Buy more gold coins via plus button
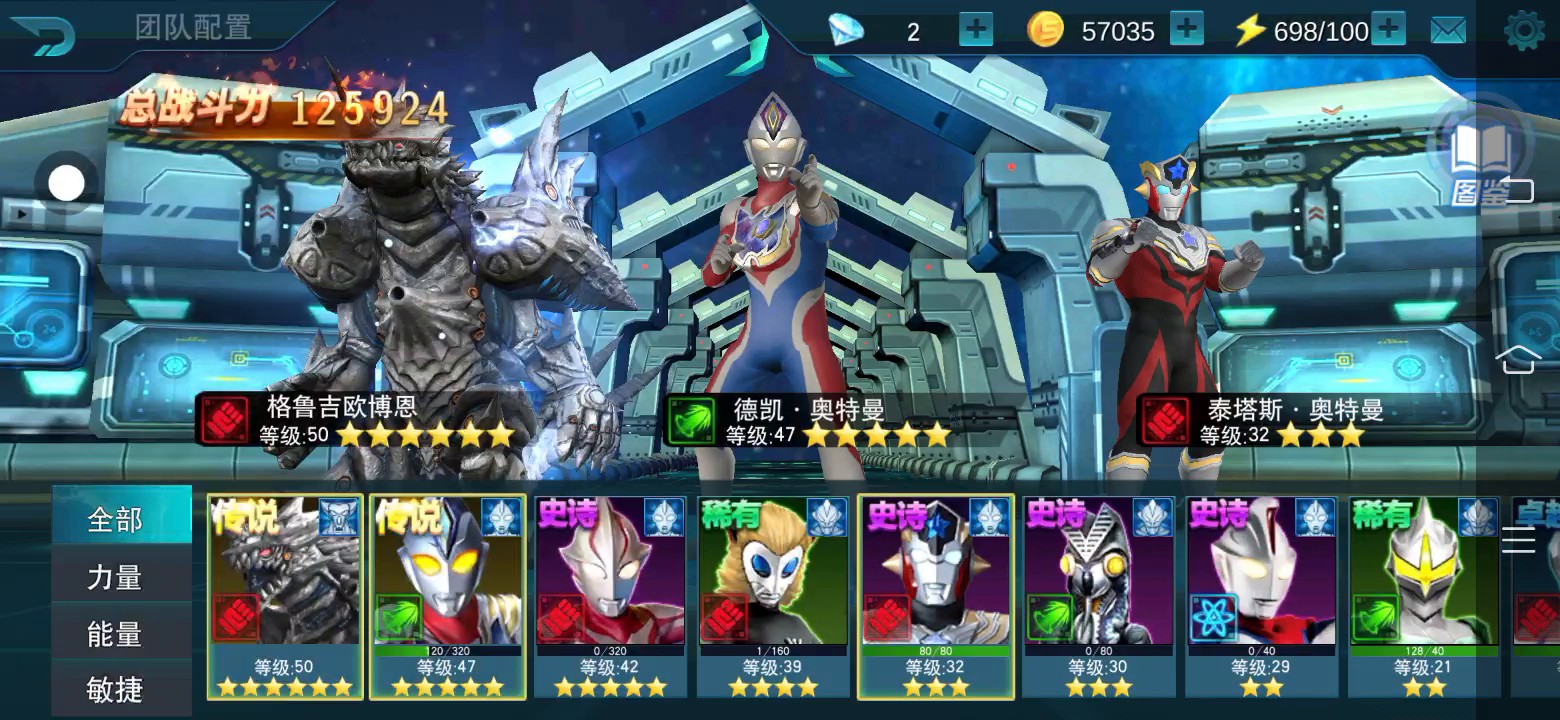The height and width of the screenshot is (720, 1560). coord(1186,30)
